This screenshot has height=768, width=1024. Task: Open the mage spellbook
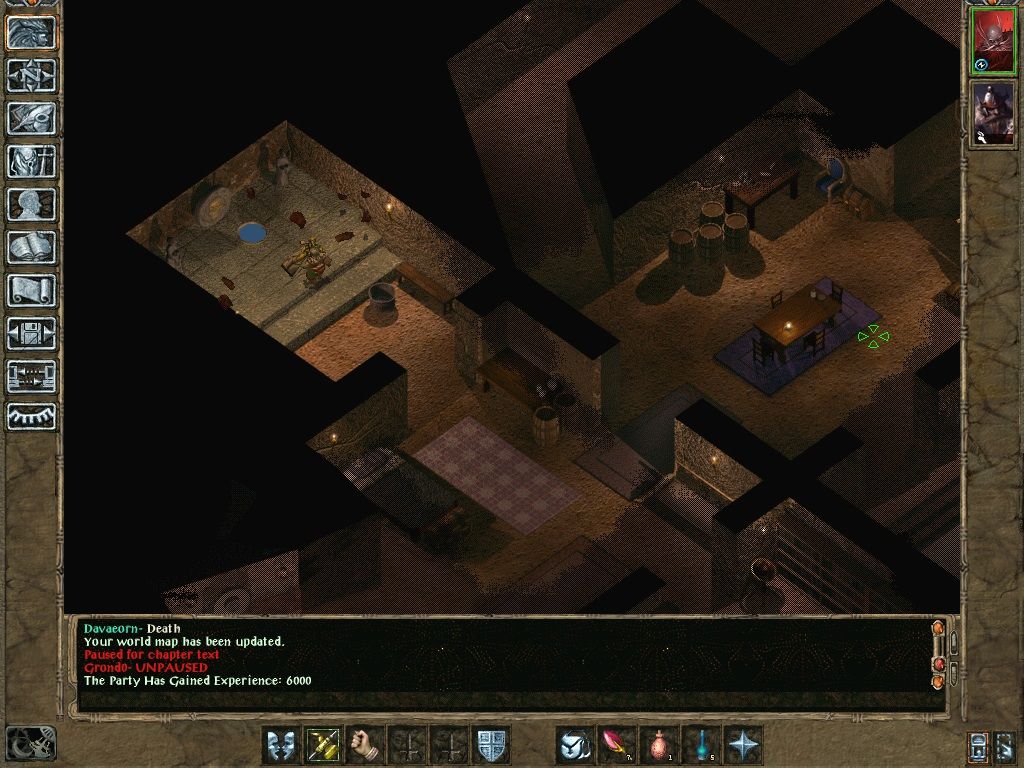[x=32, y=247]
